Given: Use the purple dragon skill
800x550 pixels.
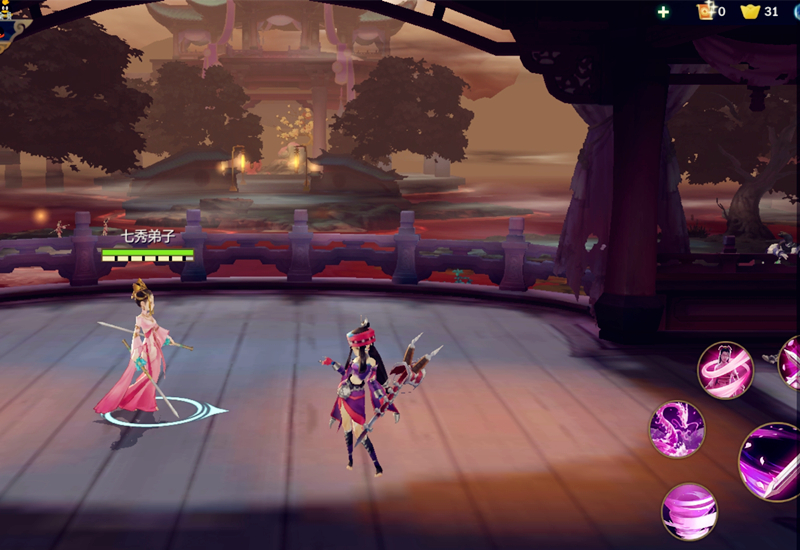Looking at the screenshot, I should (677, 429).
